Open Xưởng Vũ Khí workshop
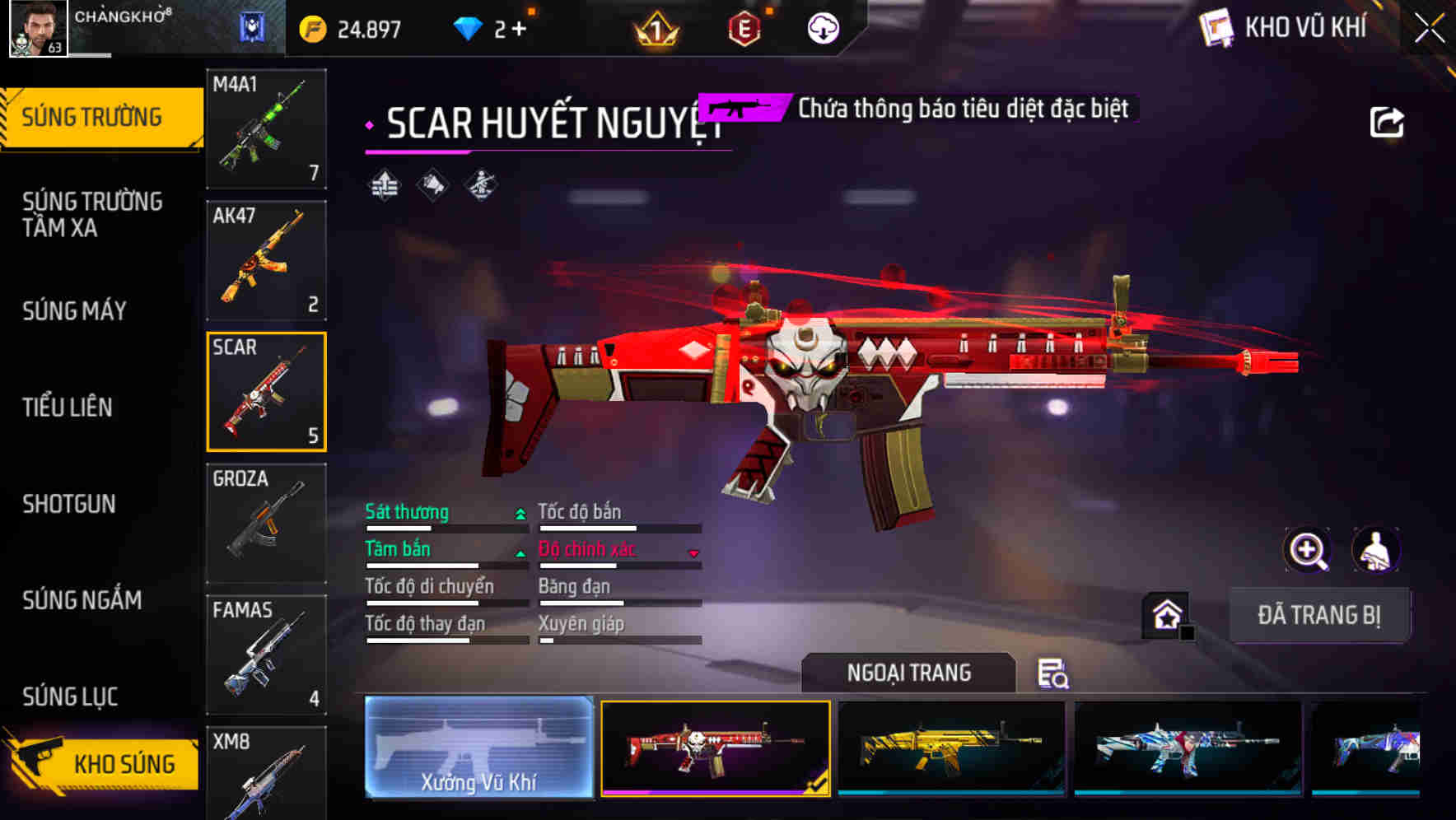Image resolution: width=1456 pixels, height=820 pixels. click(x=480, y=749)
